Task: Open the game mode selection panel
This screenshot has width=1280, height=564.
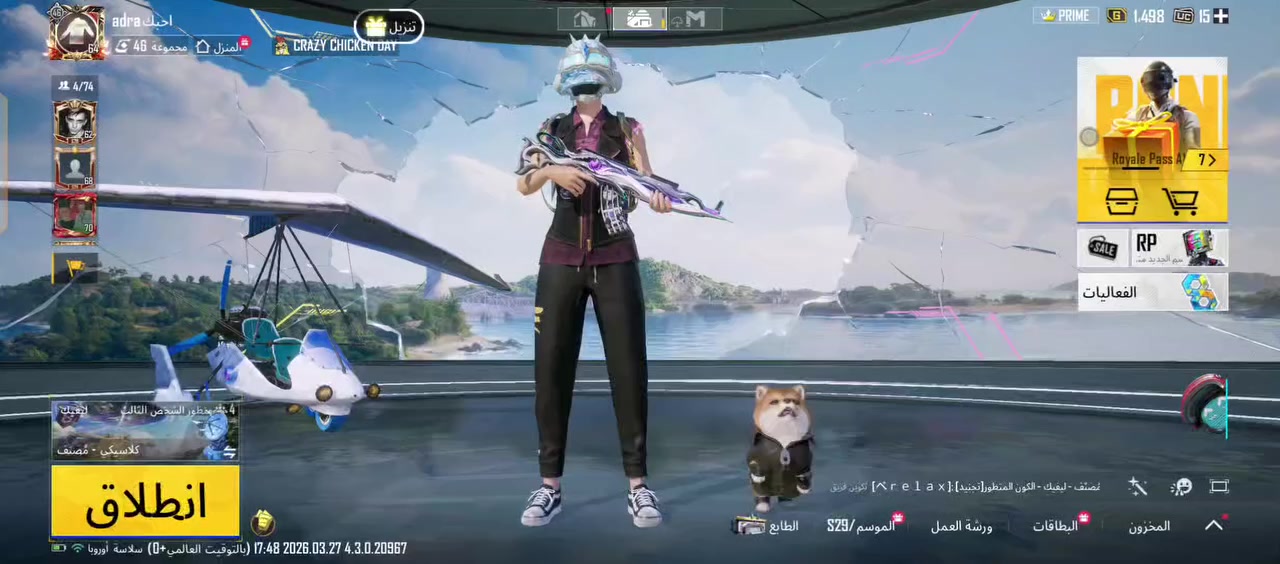Action: [x=145, y=430]
